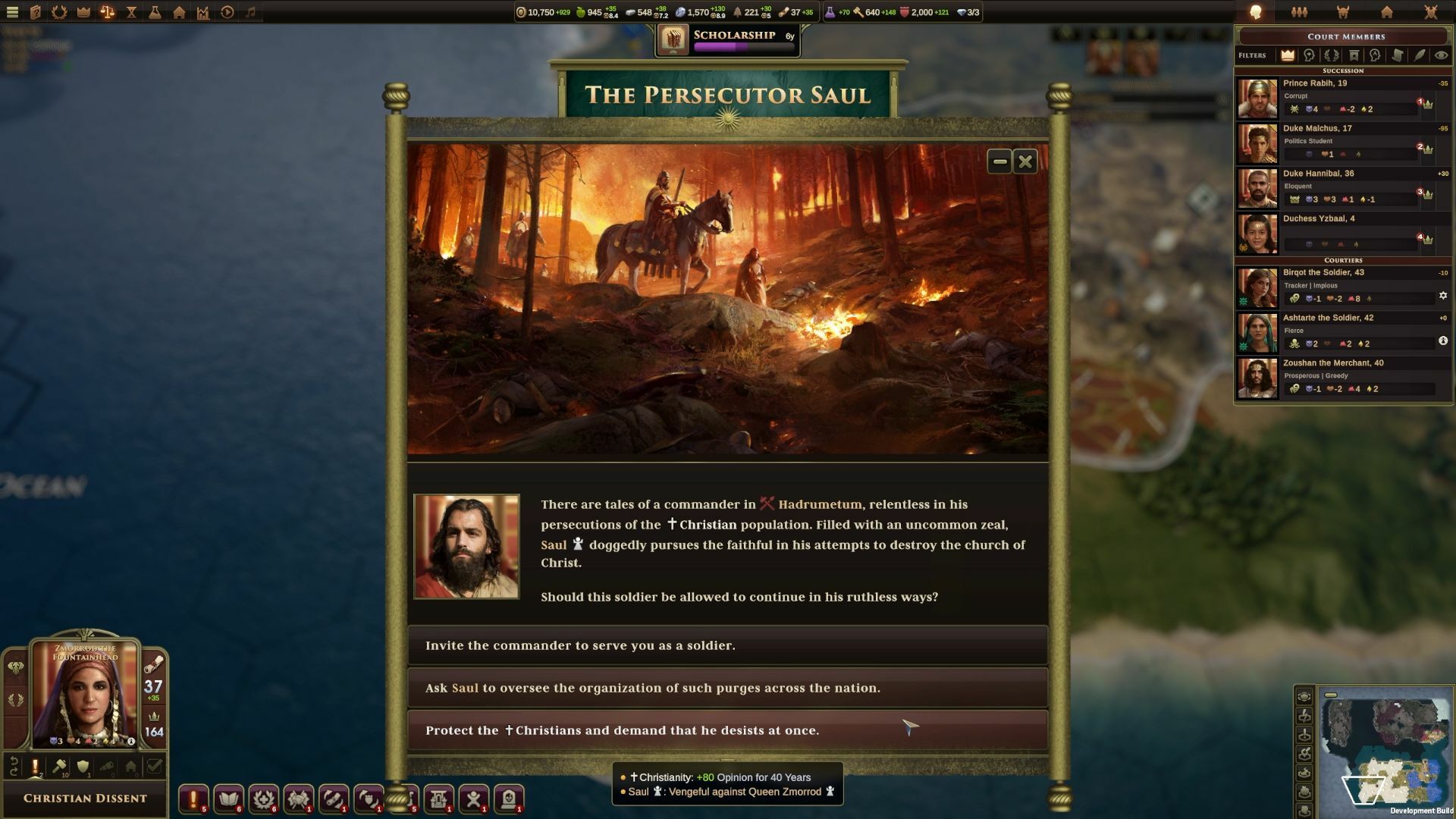Select the laws scales icon in top toolbar
Viewport: 1456px width, 819px height.
tap(108, 11)
